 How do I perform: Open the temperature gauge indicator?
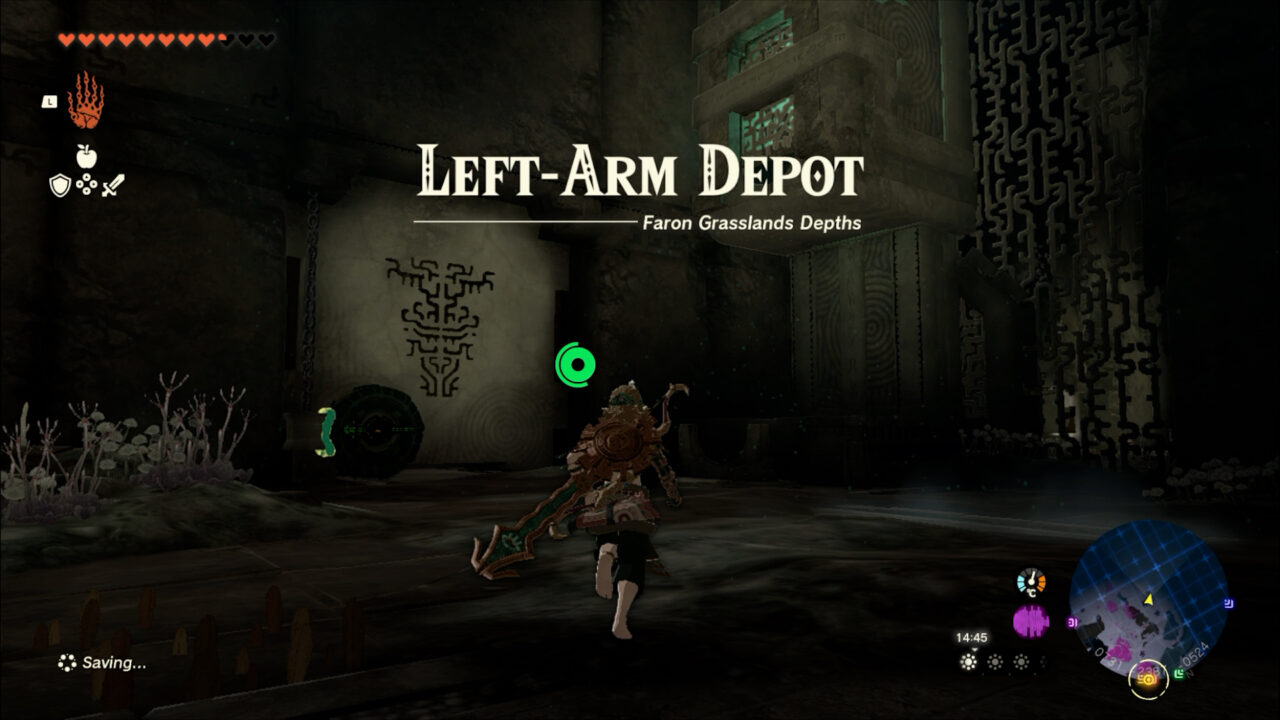point(1030,580)
